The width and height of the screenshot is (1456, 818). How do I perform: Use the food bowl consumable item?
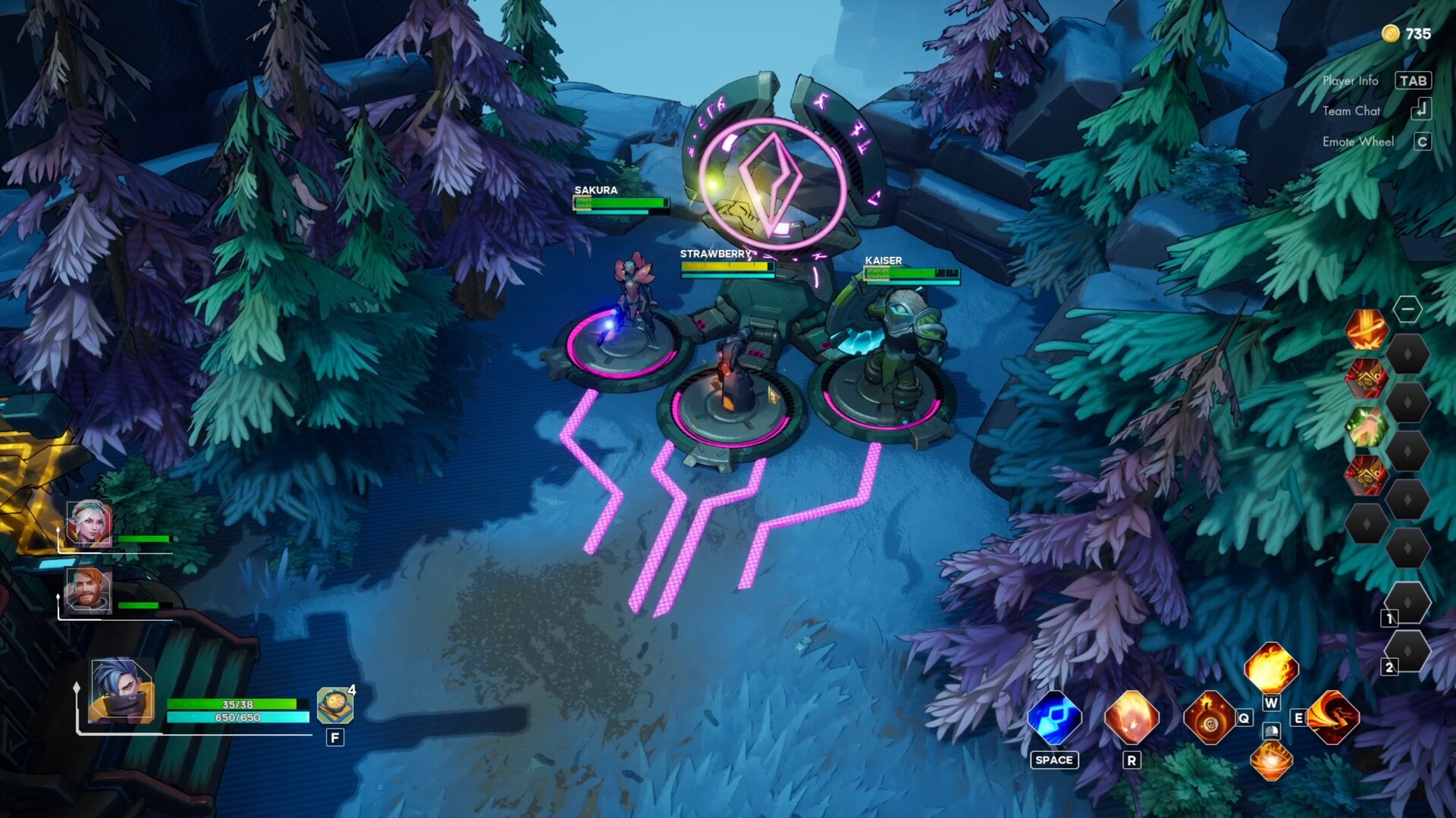pyautogui.click(x=334, y=706)
